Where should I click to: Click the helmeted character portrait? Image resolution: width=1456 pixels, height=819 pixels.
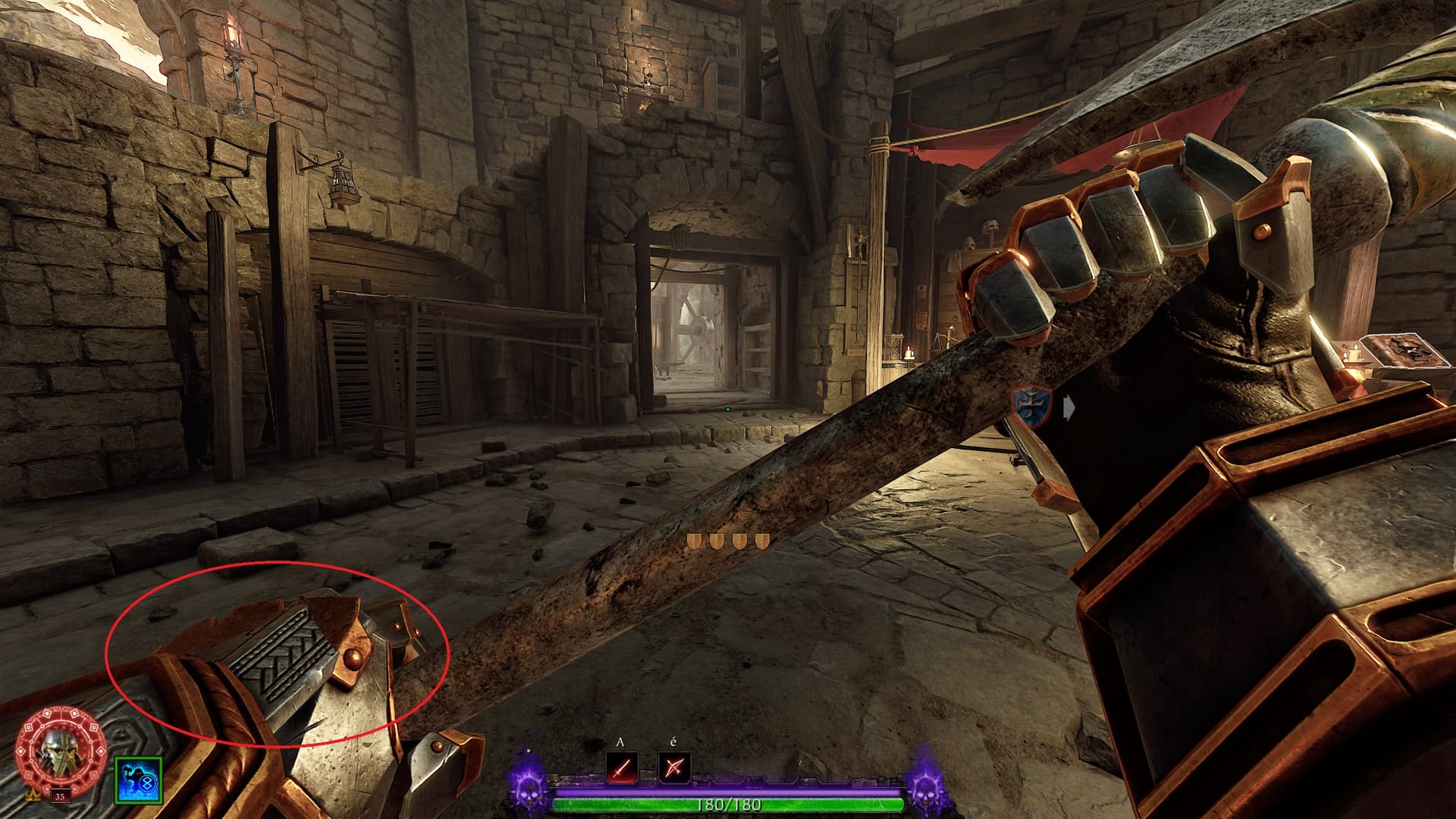point(61,750)
